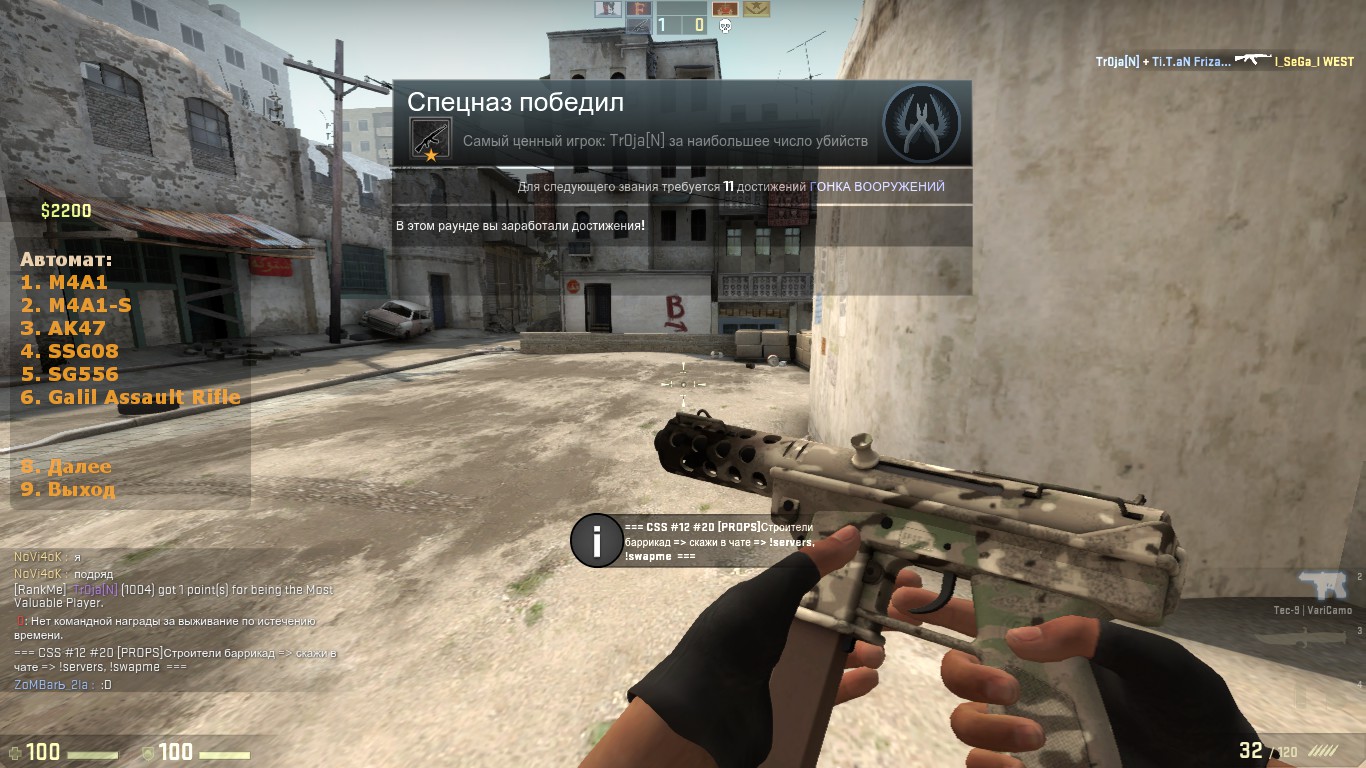Click the chat message from ZoMBarь_2la
Screen dimensions: 1366x768
pyautogui.click(x=62, y=685)
